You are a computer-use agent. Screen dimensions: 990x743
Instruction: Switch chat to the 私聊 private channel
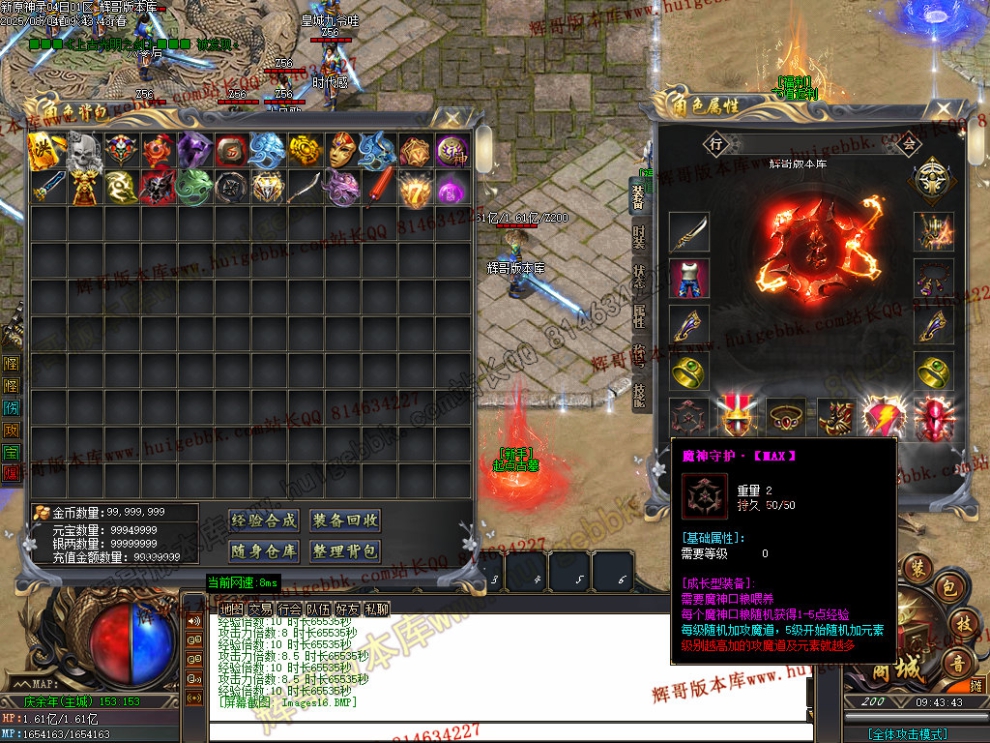pos(377,609)
